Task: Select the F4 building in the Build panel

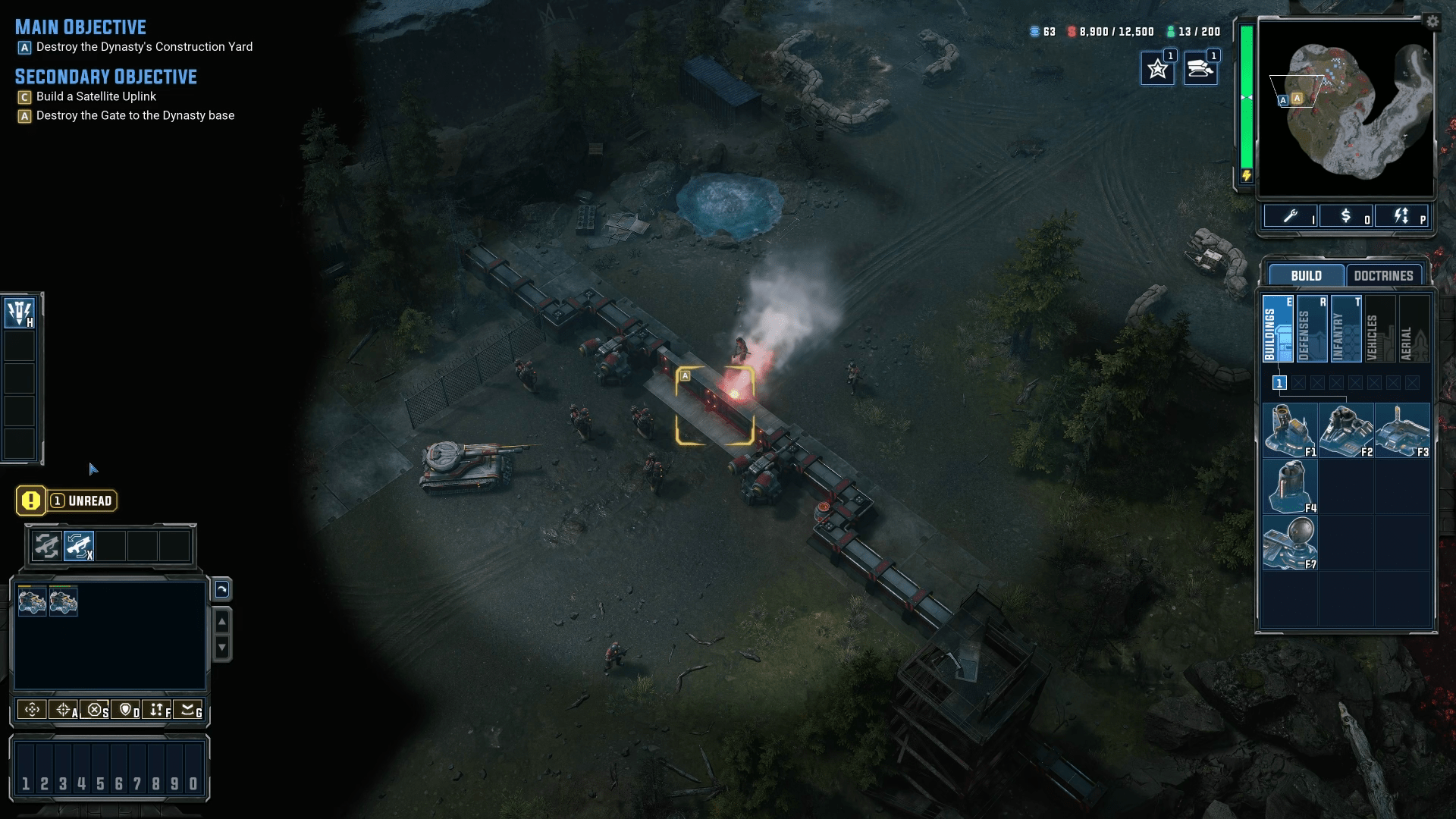Action: [x=1290, y=485]
